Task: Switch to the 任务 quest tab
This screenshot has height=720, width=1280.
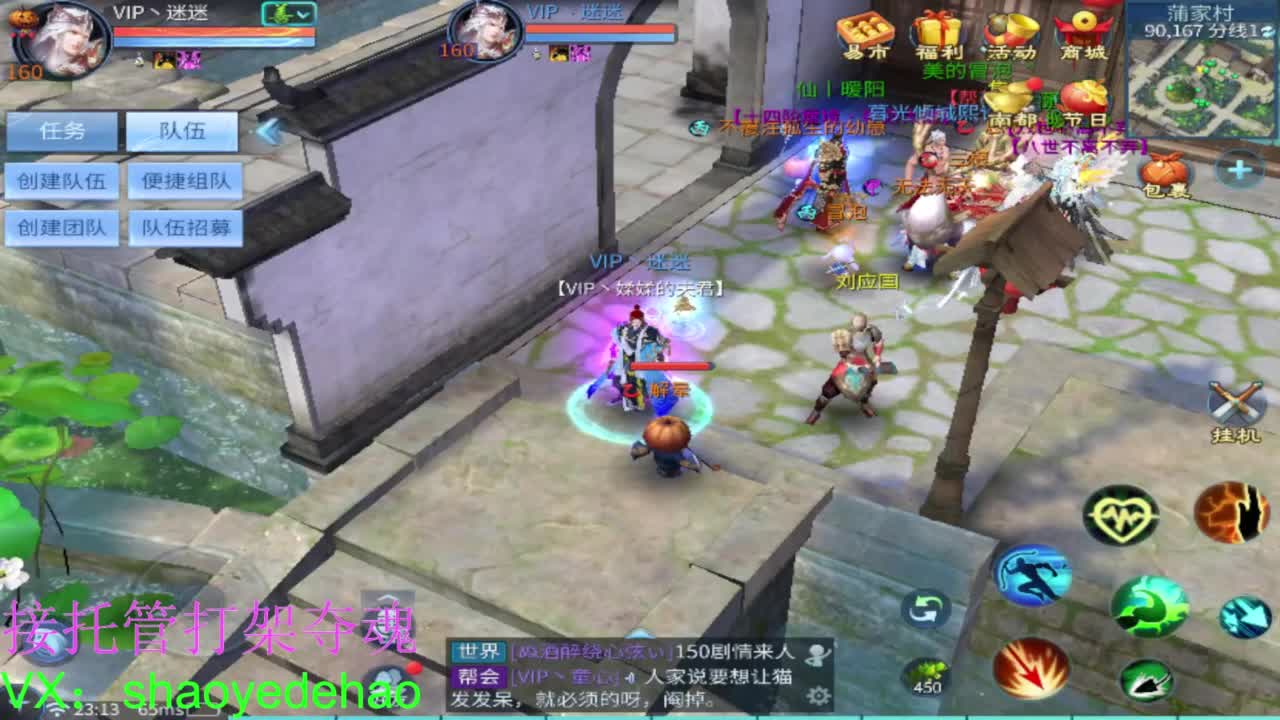Action: coord(60,131)
